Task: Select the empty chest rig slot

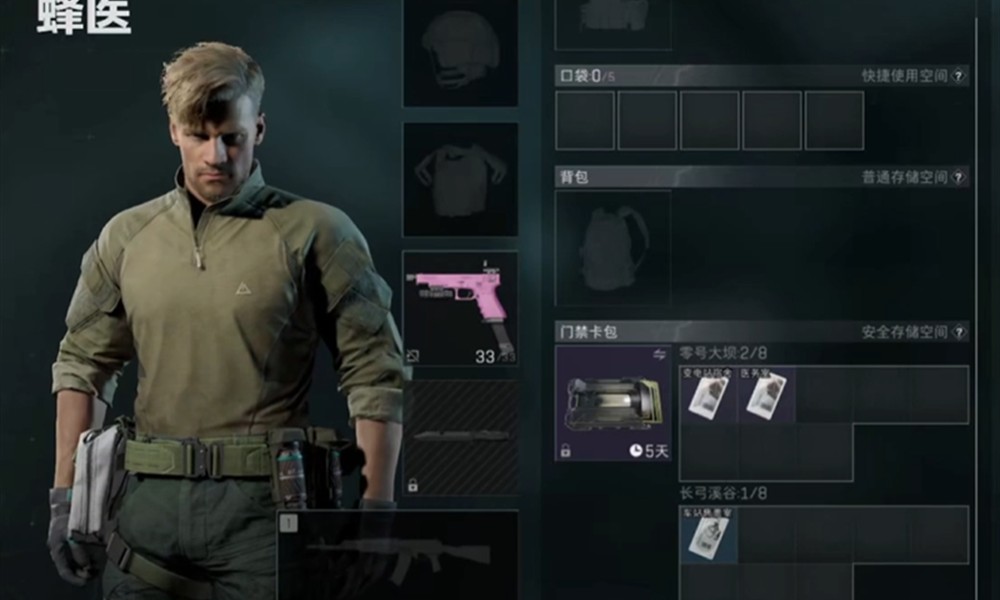Action: [x=612, y=22]
